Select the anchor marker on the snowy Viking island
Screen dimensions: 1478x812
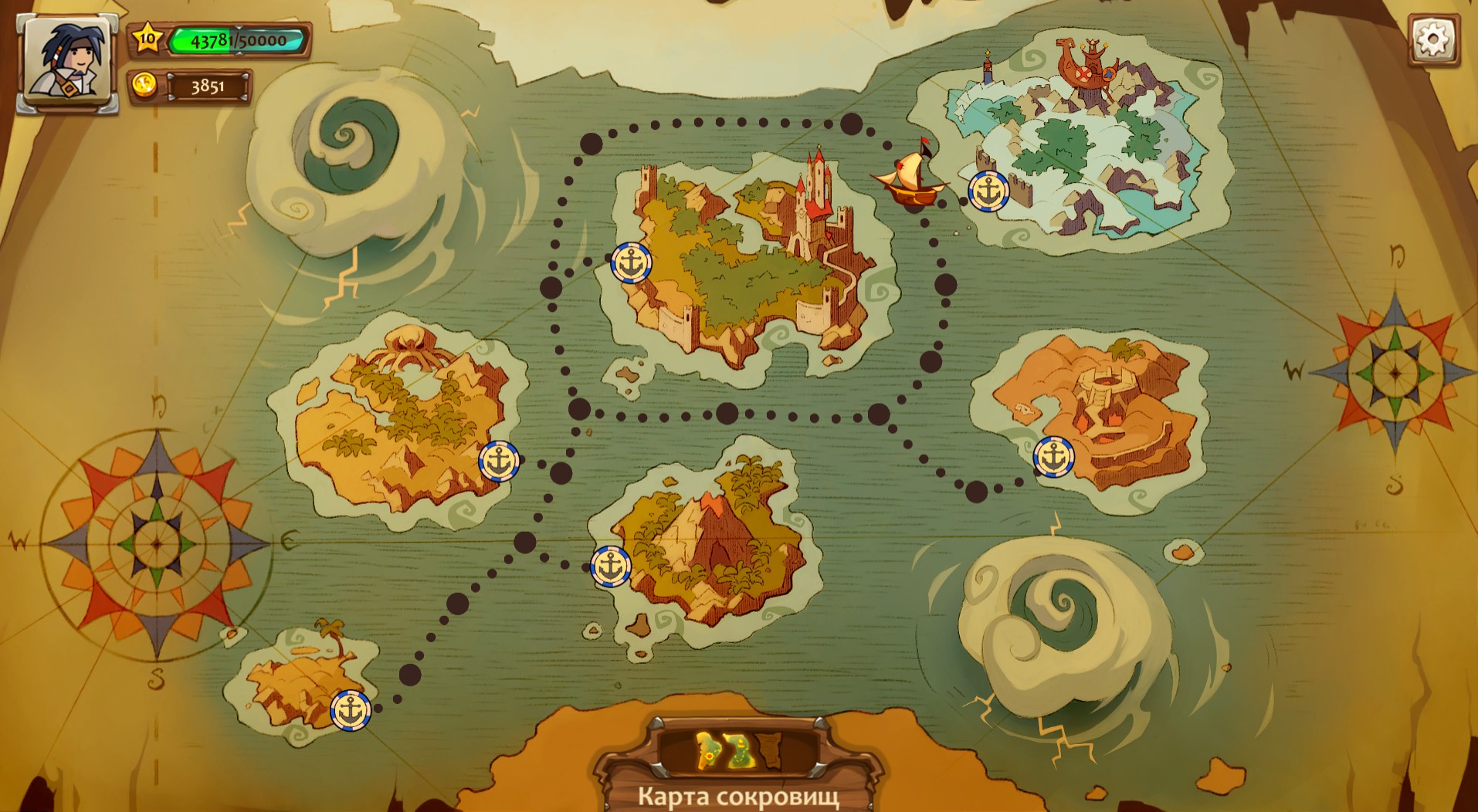tap(988, 191)
